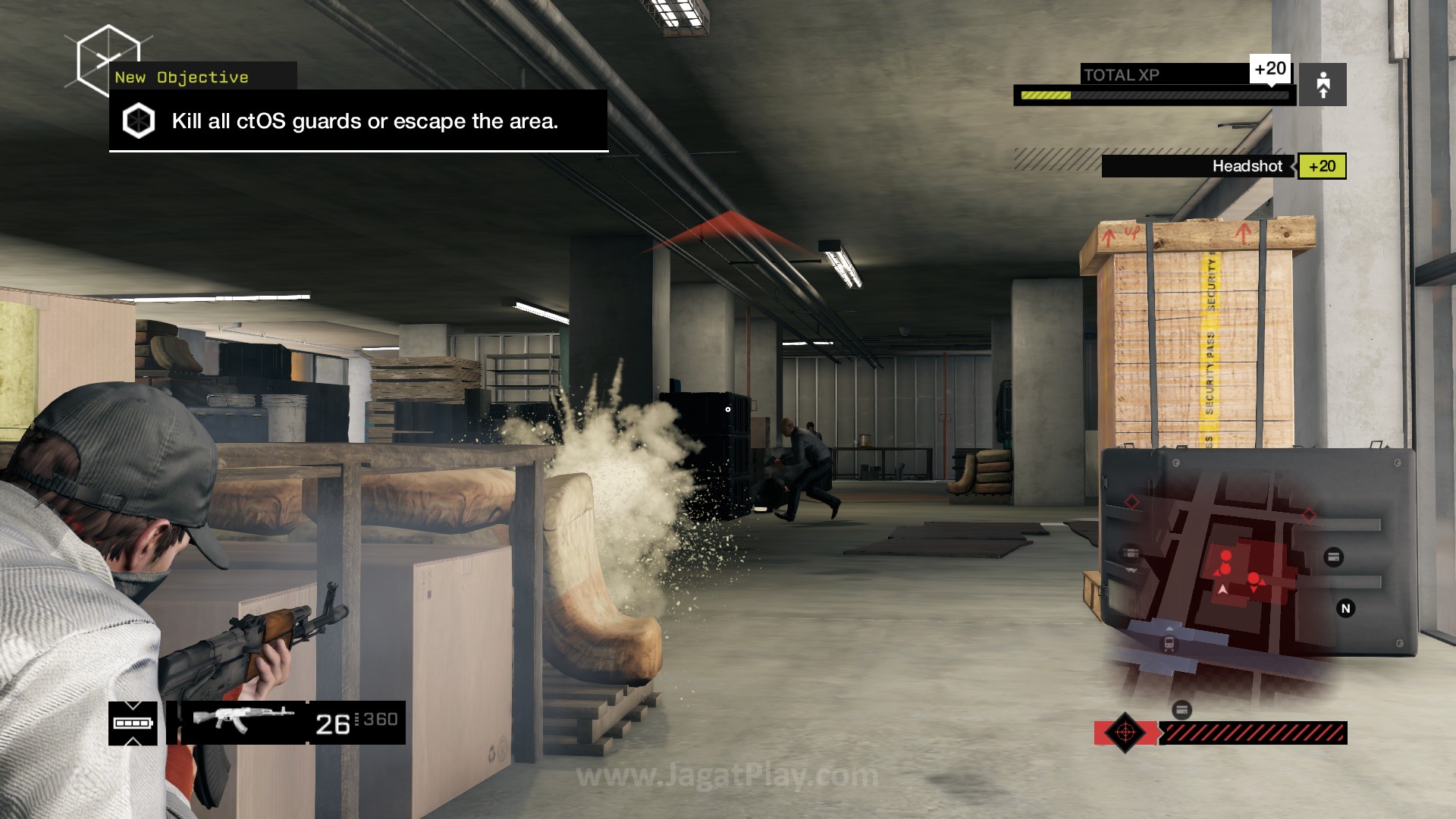Select the train station marker on minimap
The width and height of the screenshot is (1456, 819).
coord(1169,644)
